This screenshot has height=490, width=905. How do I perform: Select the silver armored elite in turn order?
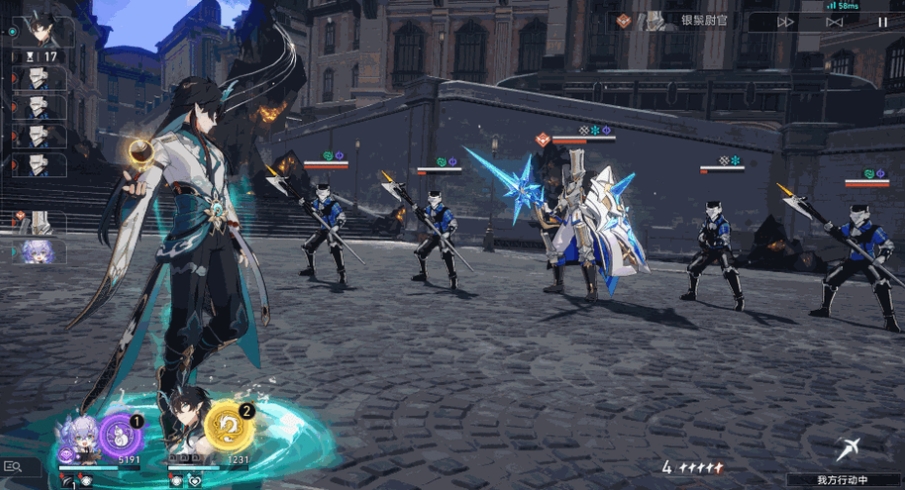point(42,222)
